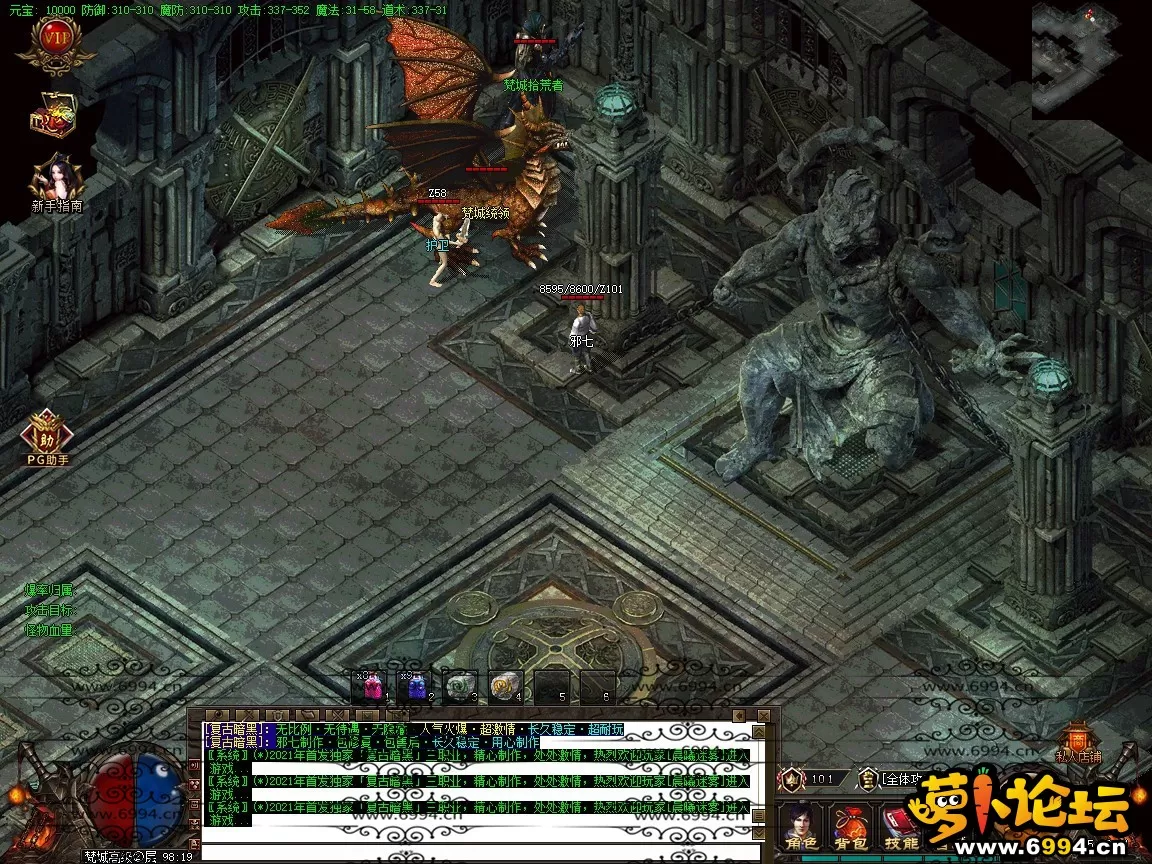The height and width of the screenshot is (864, 1152).
Task: Click the left arrow button beside chat close
Action: (x=737, y=715)
